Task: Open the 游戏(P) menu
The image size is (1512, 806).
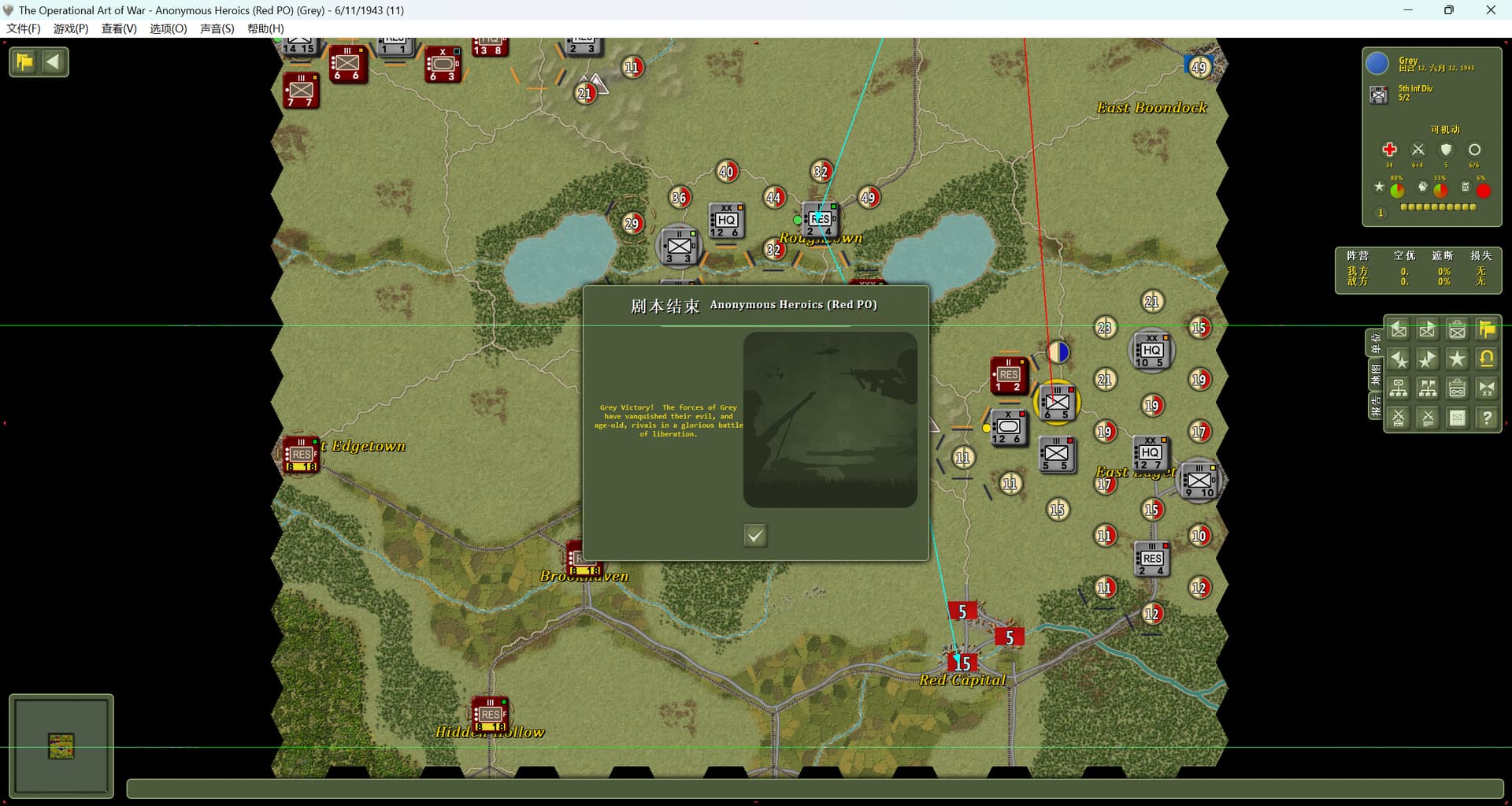Action: pyautogui.click(x=71, y=28)
